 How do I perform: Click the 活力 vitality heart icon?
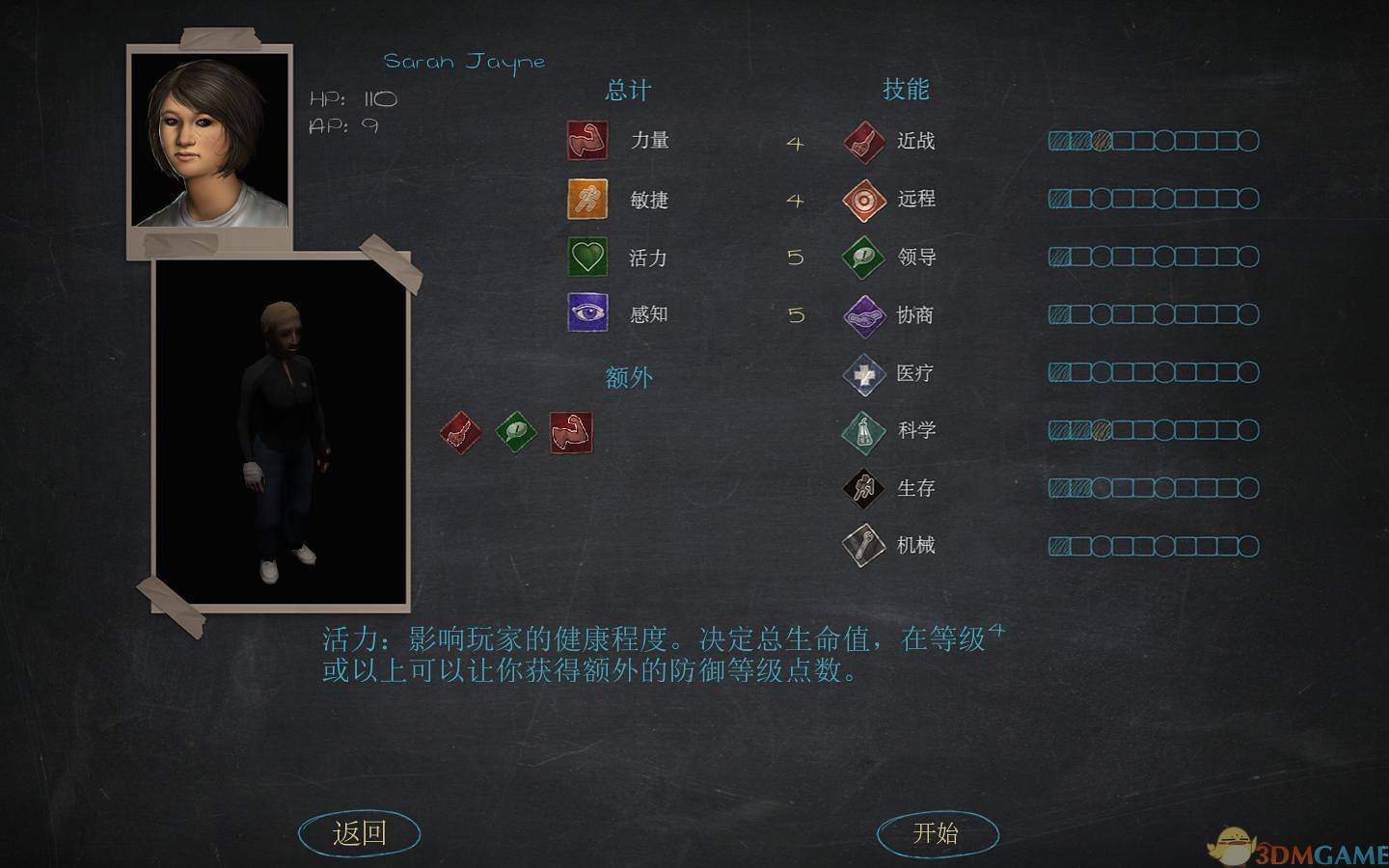click(587, 258)
